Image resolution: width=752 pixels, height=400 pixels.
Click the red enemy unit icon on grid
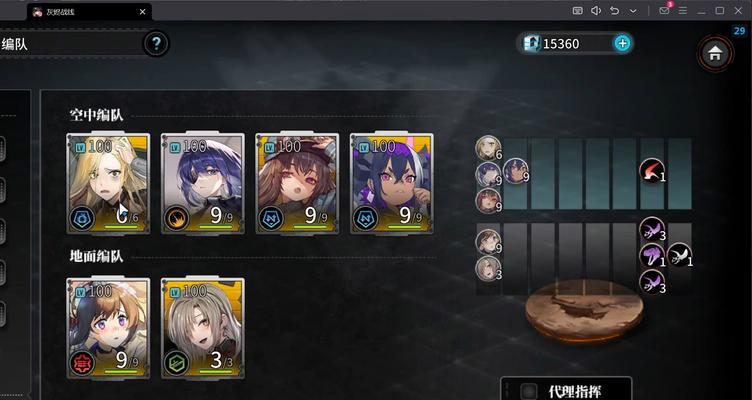652,171
